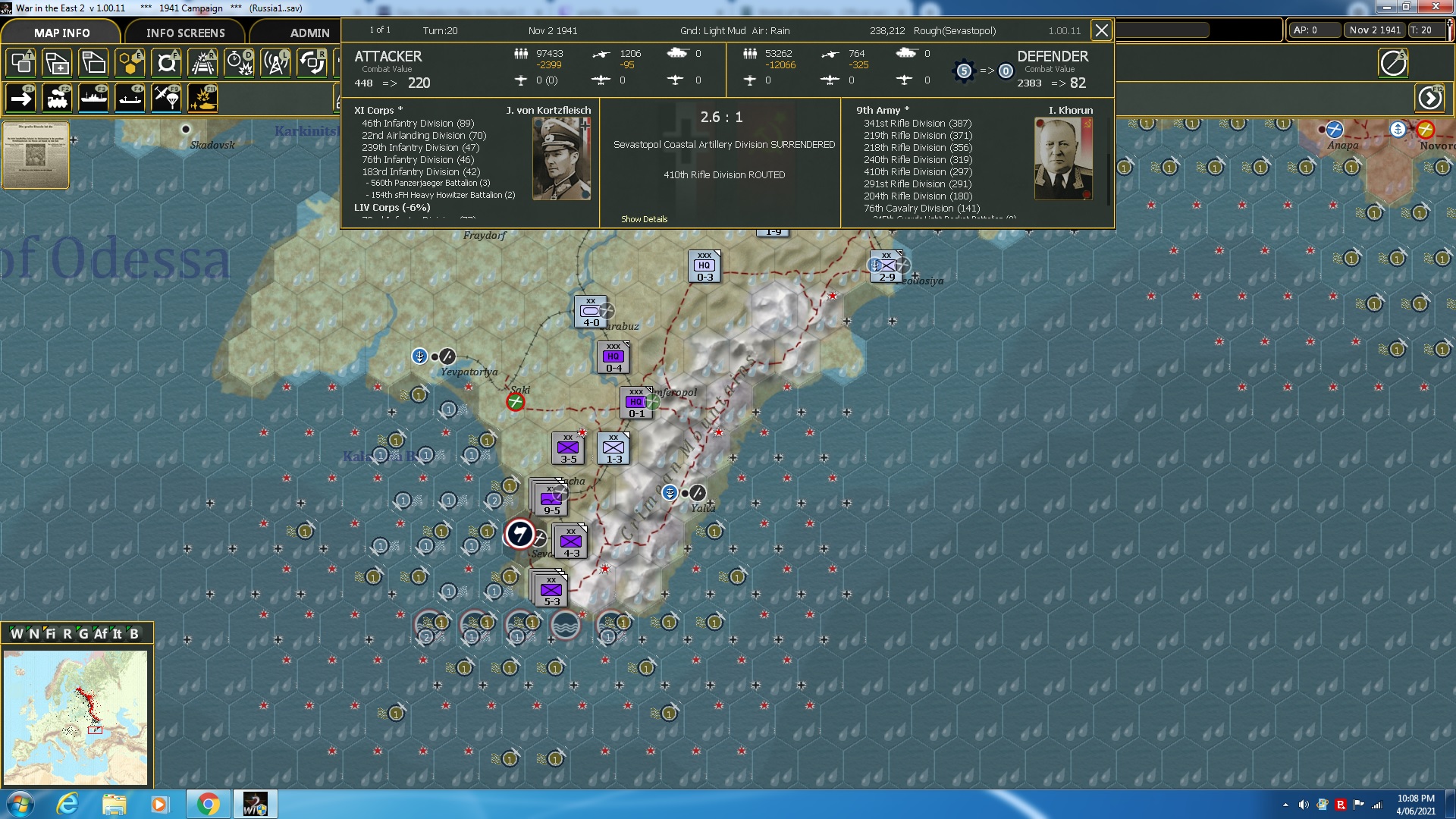Open air drop mode (F9)
Image resolution: width=1456 pixels, height=819 pixels.
point(165,97)
